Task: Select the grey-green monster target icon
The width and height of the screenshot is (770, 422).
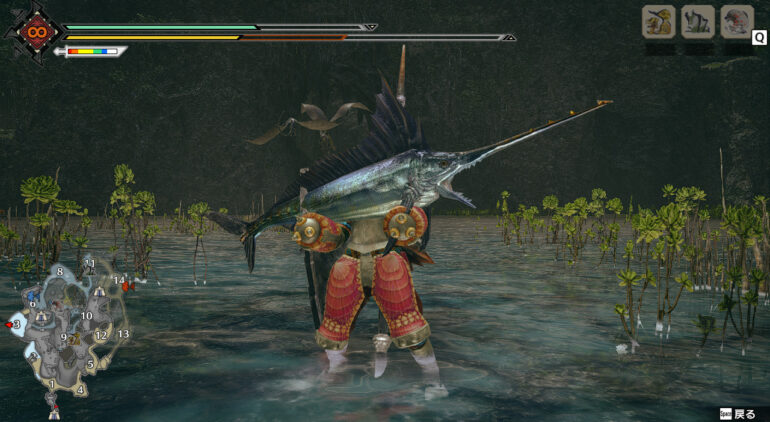Action: [698, 21]
